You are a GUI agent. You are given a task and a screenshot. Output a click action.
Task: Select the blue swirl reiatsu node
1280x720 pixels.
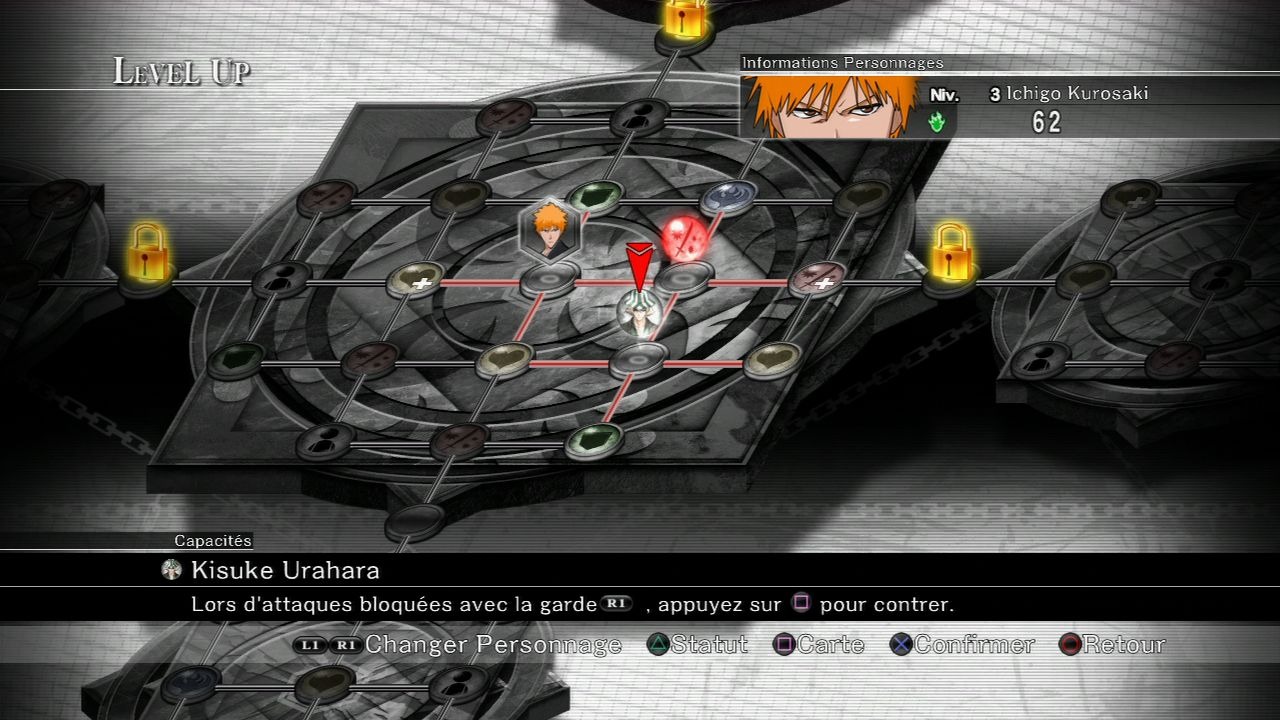[x=726, y=194]
